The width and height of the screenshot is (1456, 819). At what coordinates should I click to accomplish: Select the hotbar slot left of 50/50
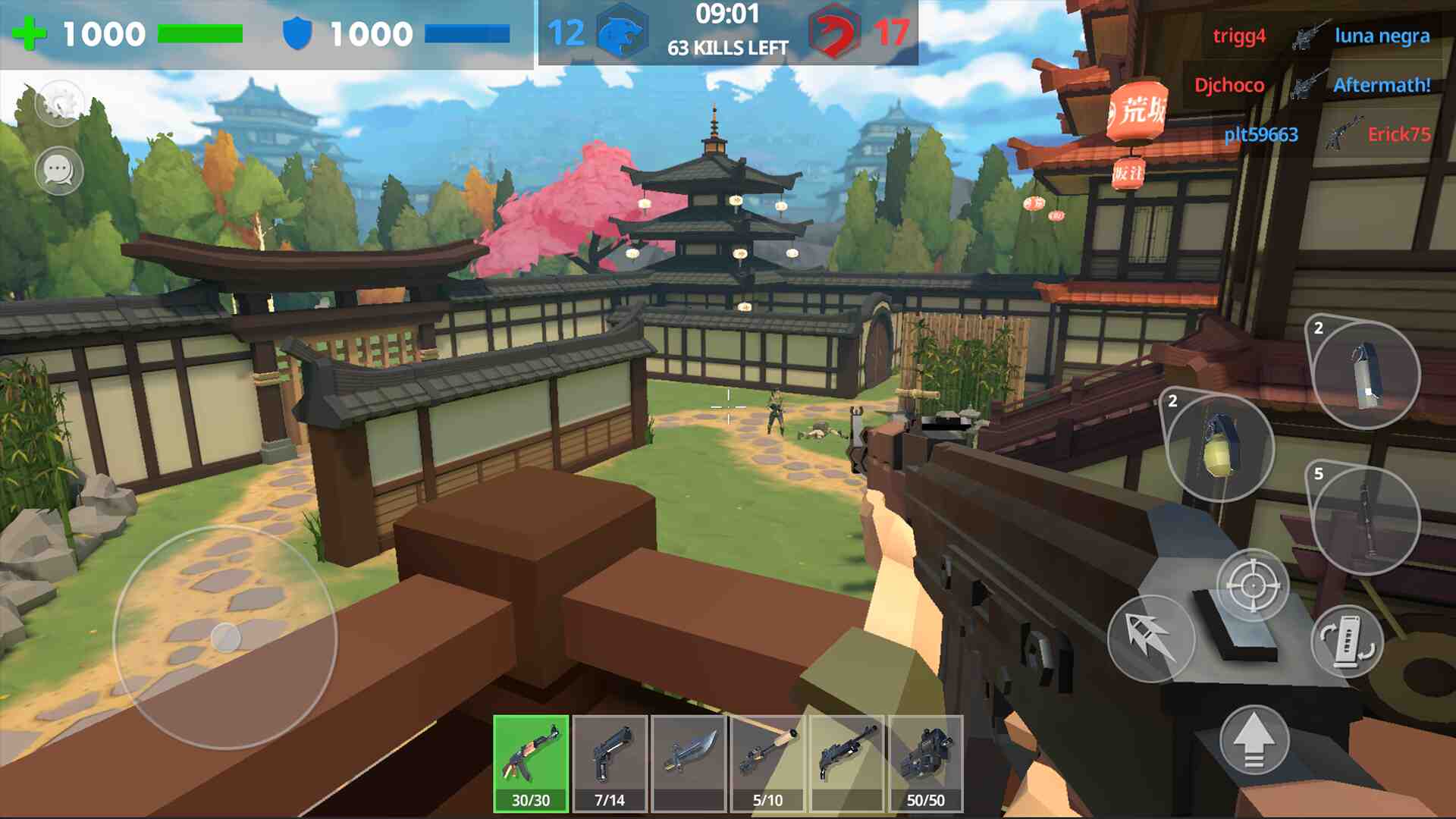coord(846,763)
